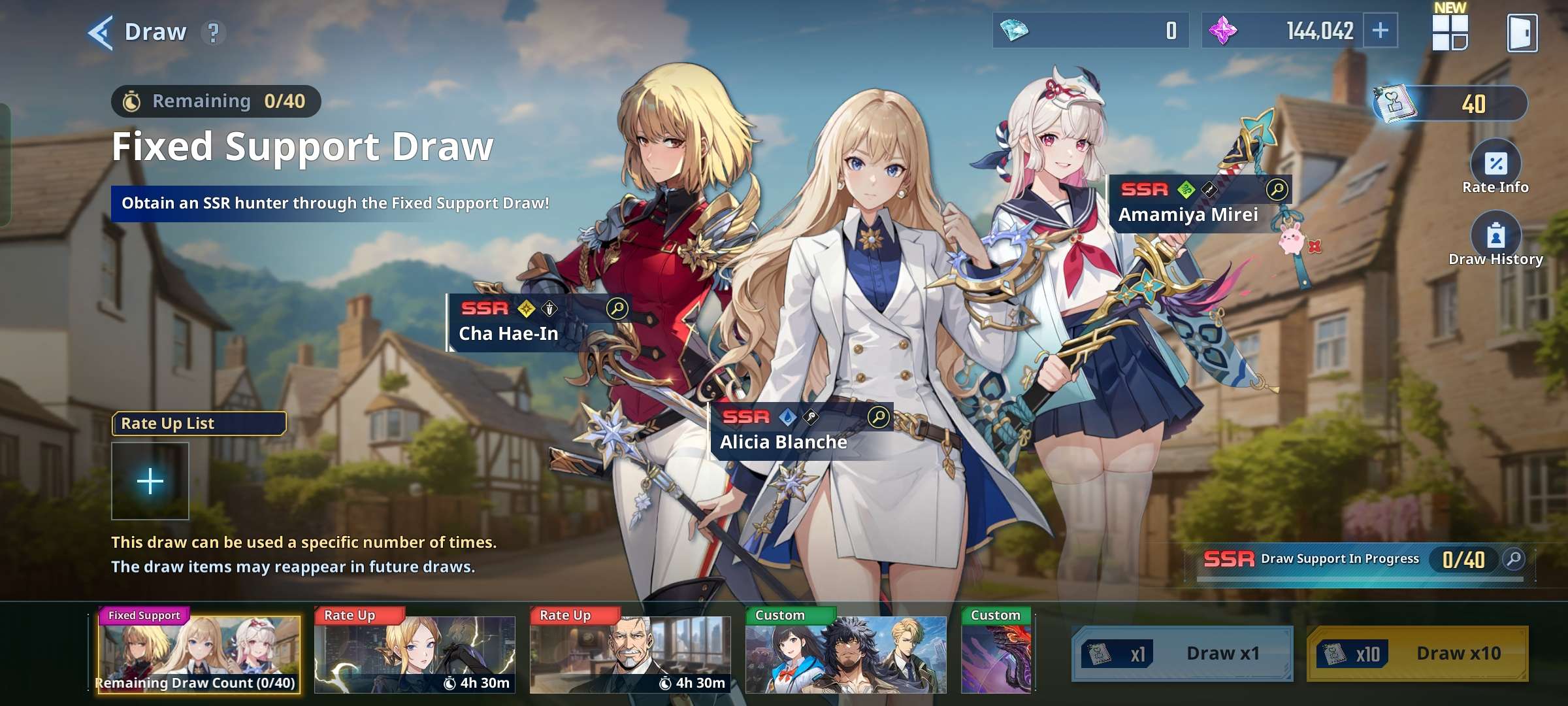1568x706 pixels.
Task: Perform a single Draw x1
Action: click(1182, 654)
